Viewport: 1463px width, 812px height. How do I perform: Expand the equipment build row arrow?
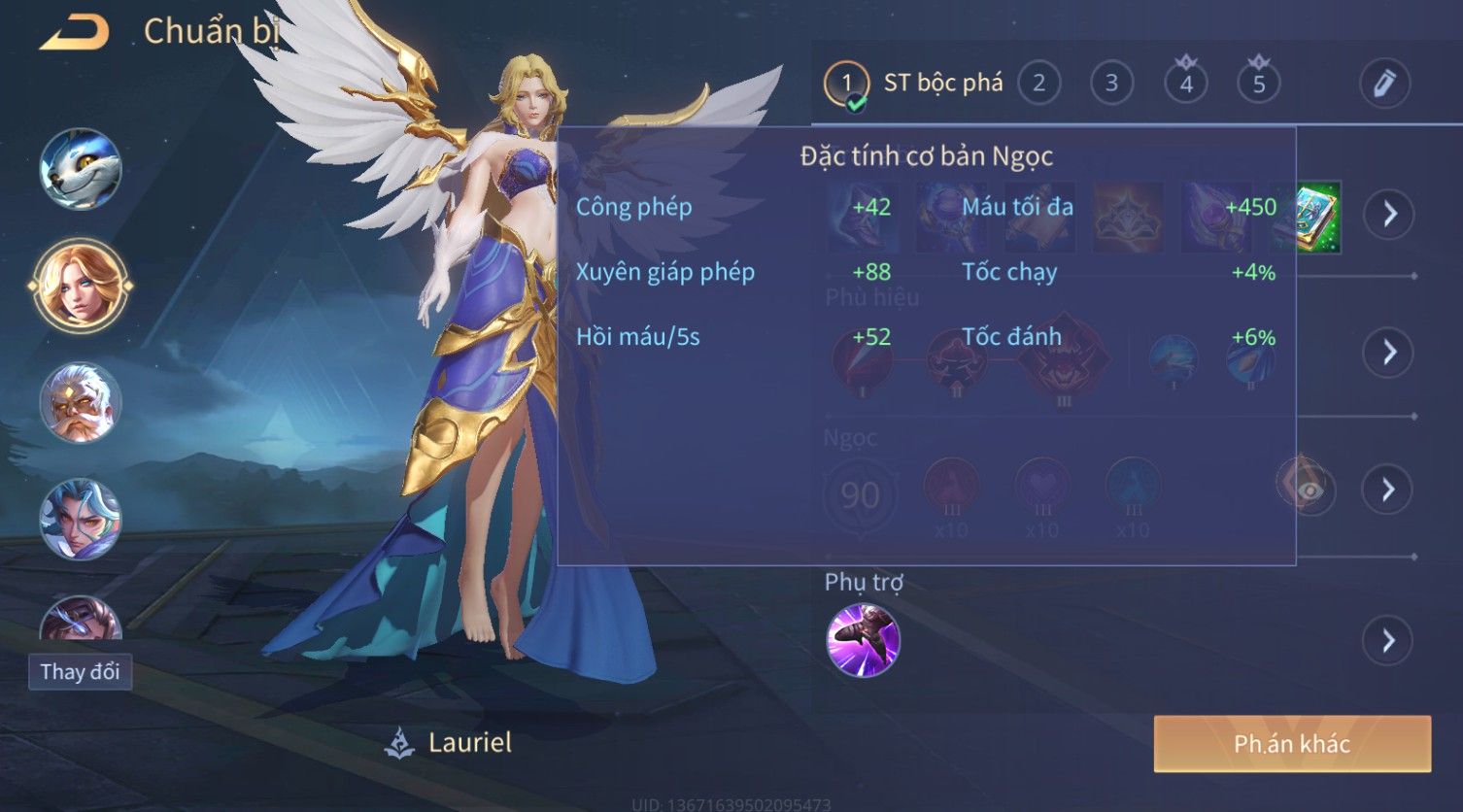1389,214
